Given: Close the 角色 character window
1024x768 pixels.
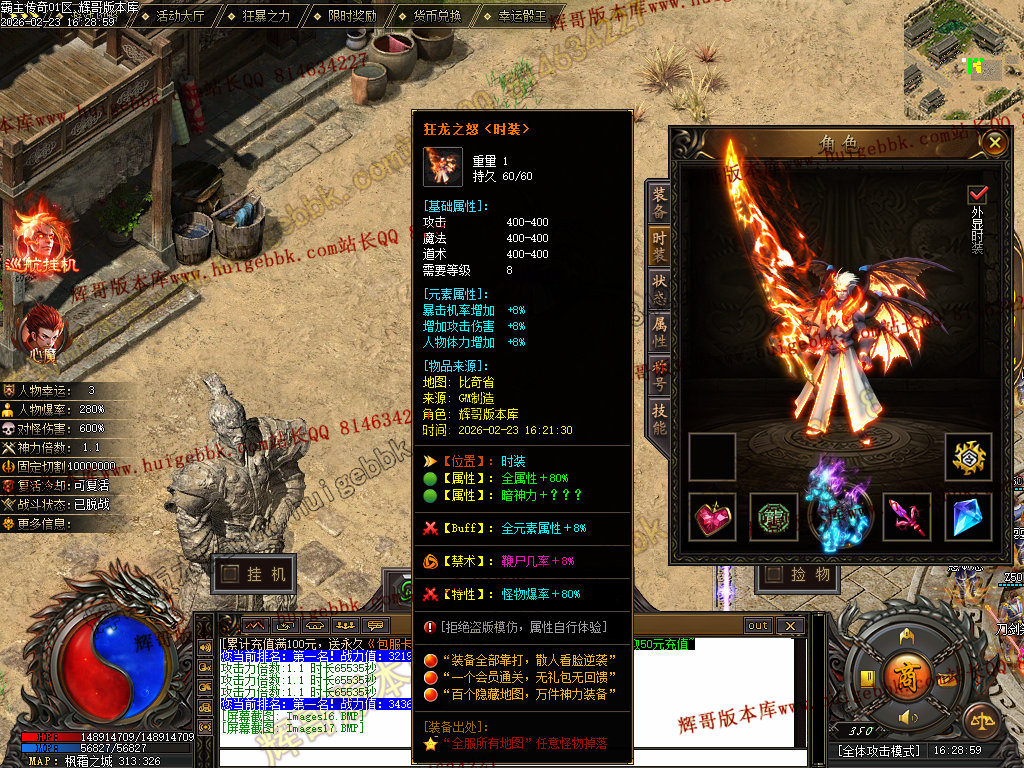Looking at the screenshot, I should (x=994, y=143).
